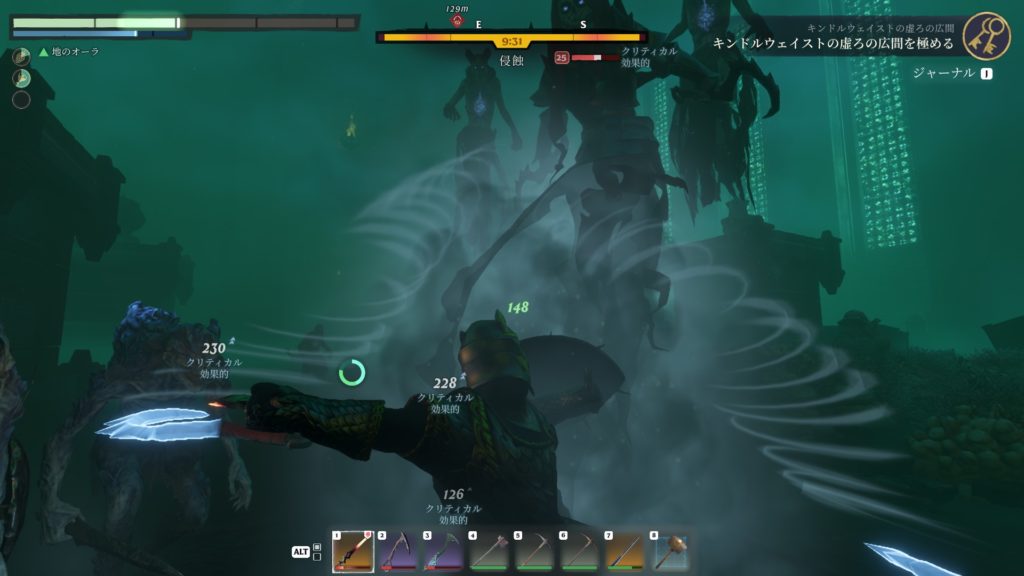Equip the spear in hotbar slot 7
Screen dimensions: 1024x576
(625, 552)
